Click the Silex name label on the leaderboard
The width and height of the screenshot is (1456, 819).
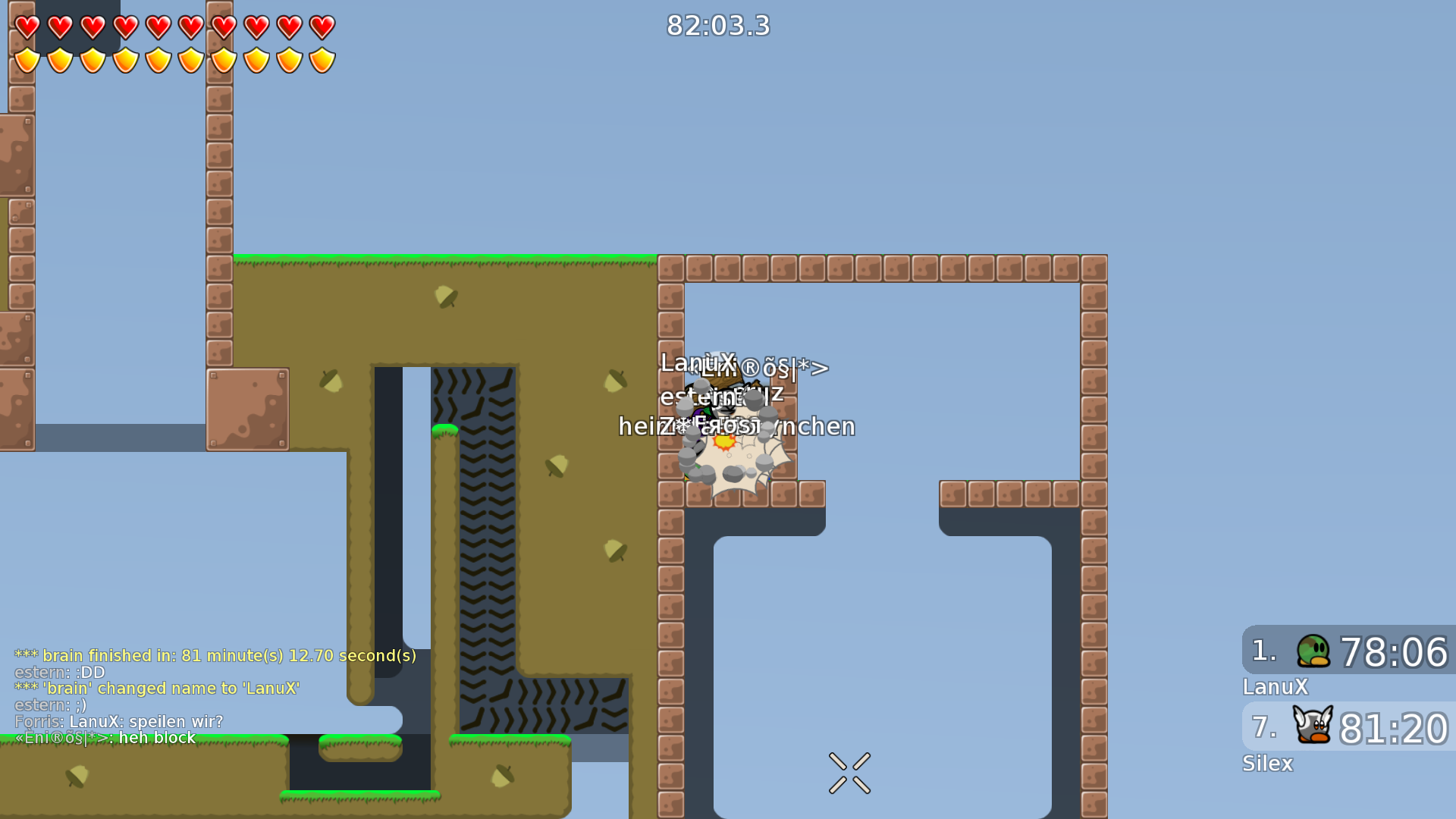pos(1267,764)
